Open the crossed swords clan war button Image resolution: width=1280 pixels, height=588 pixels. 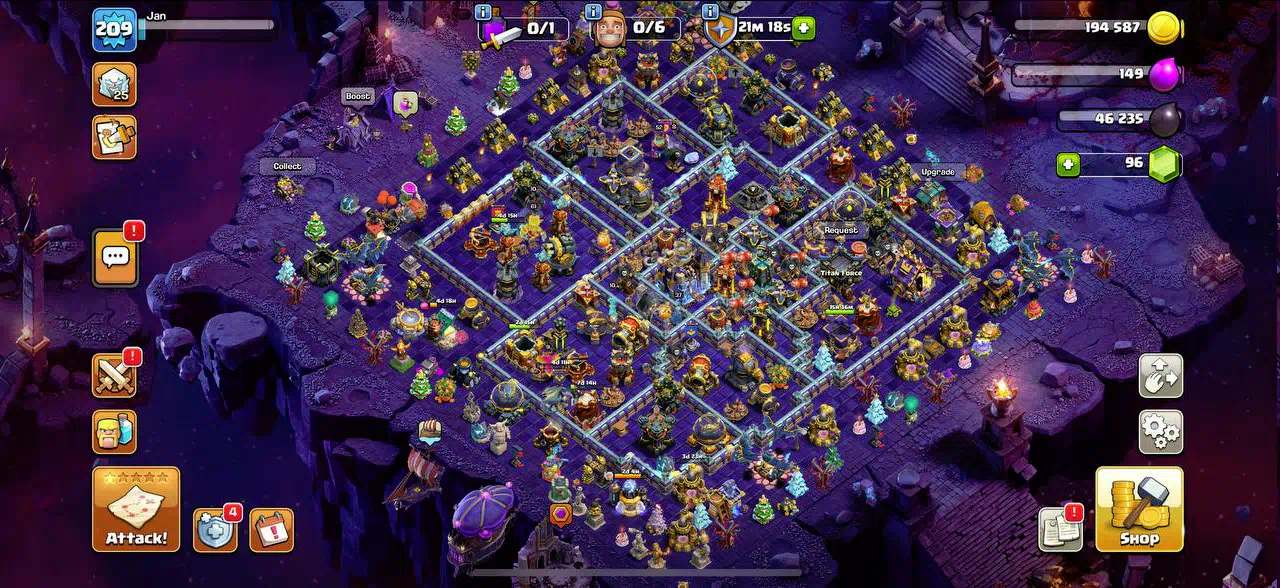pyautogui.click(x=115, y=375)
